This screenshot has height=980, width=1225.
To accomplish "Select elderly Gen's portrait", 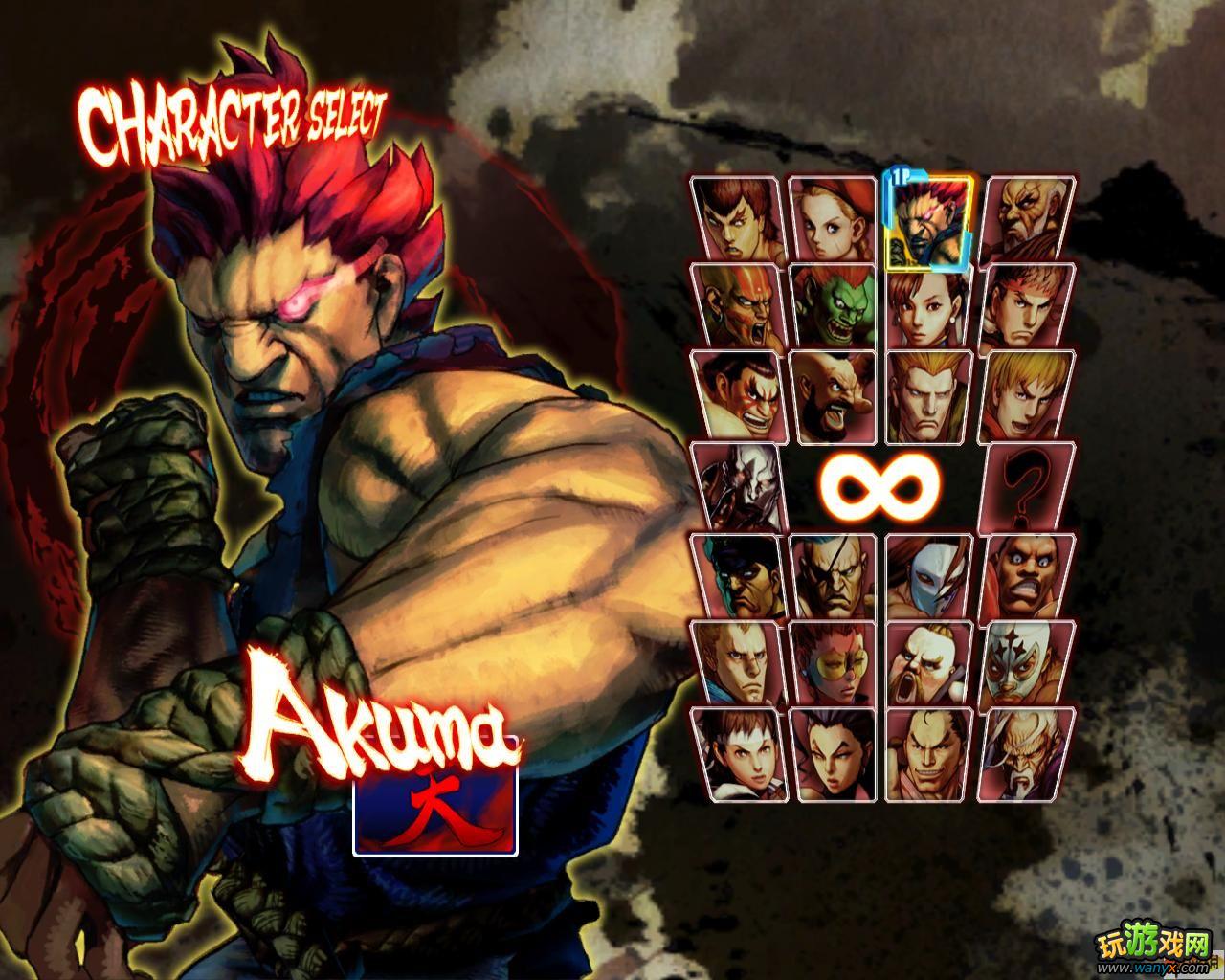I will click(x=1027, y=752).
